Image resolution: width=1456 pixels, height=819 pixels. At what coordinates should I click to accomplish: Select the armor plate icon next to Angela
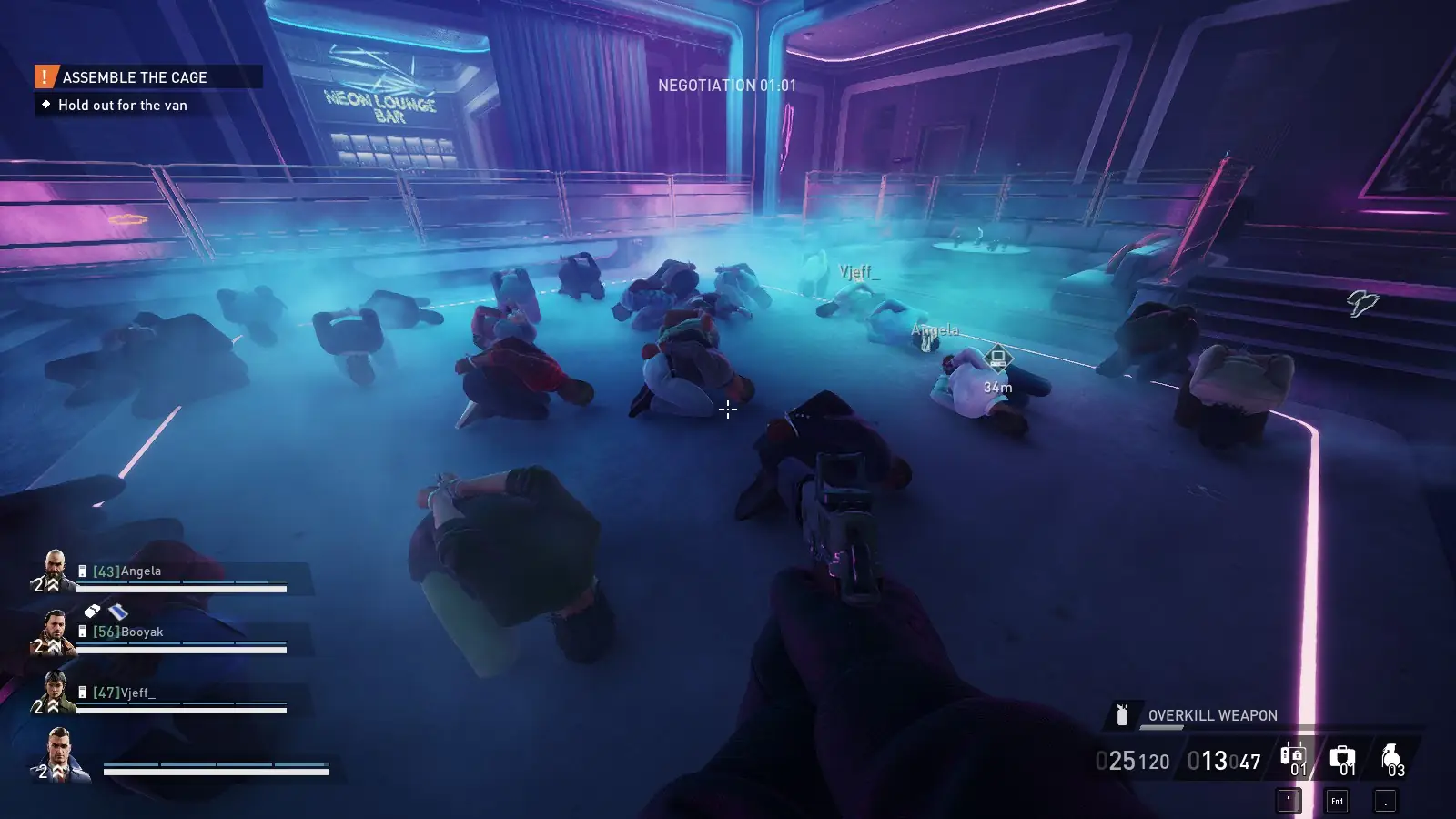(82, 571)
